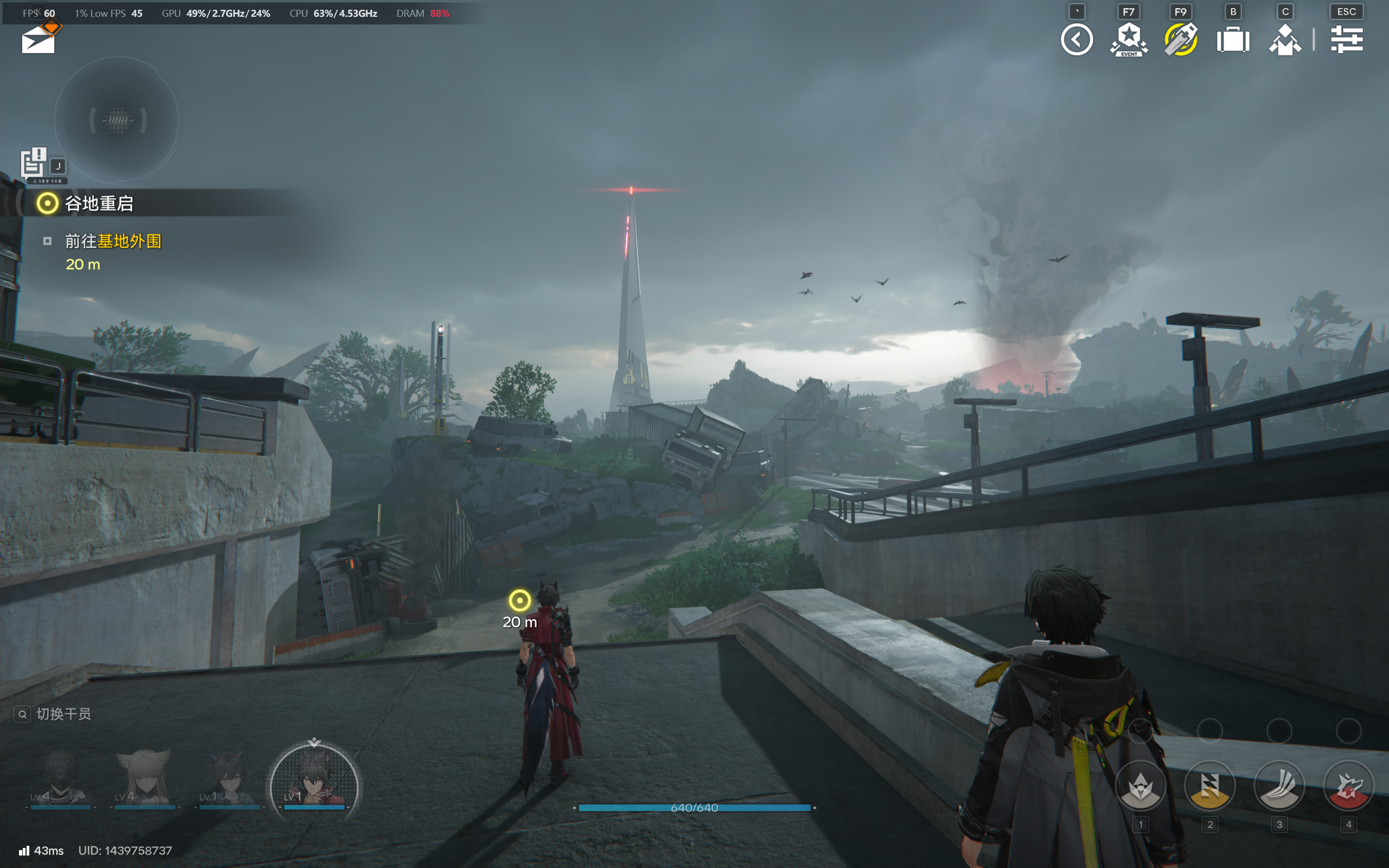This screenshot has height=868, width=1389.
Task: Select the 谷地重启 quest tracker
Action: (99, 203)
